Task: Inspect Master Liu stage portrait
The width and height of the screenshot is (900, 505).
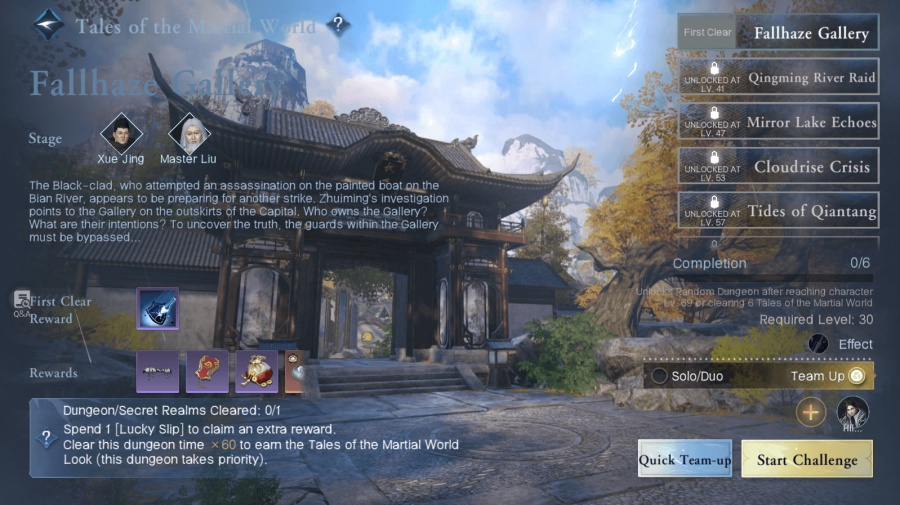Action: pos(189,133)
